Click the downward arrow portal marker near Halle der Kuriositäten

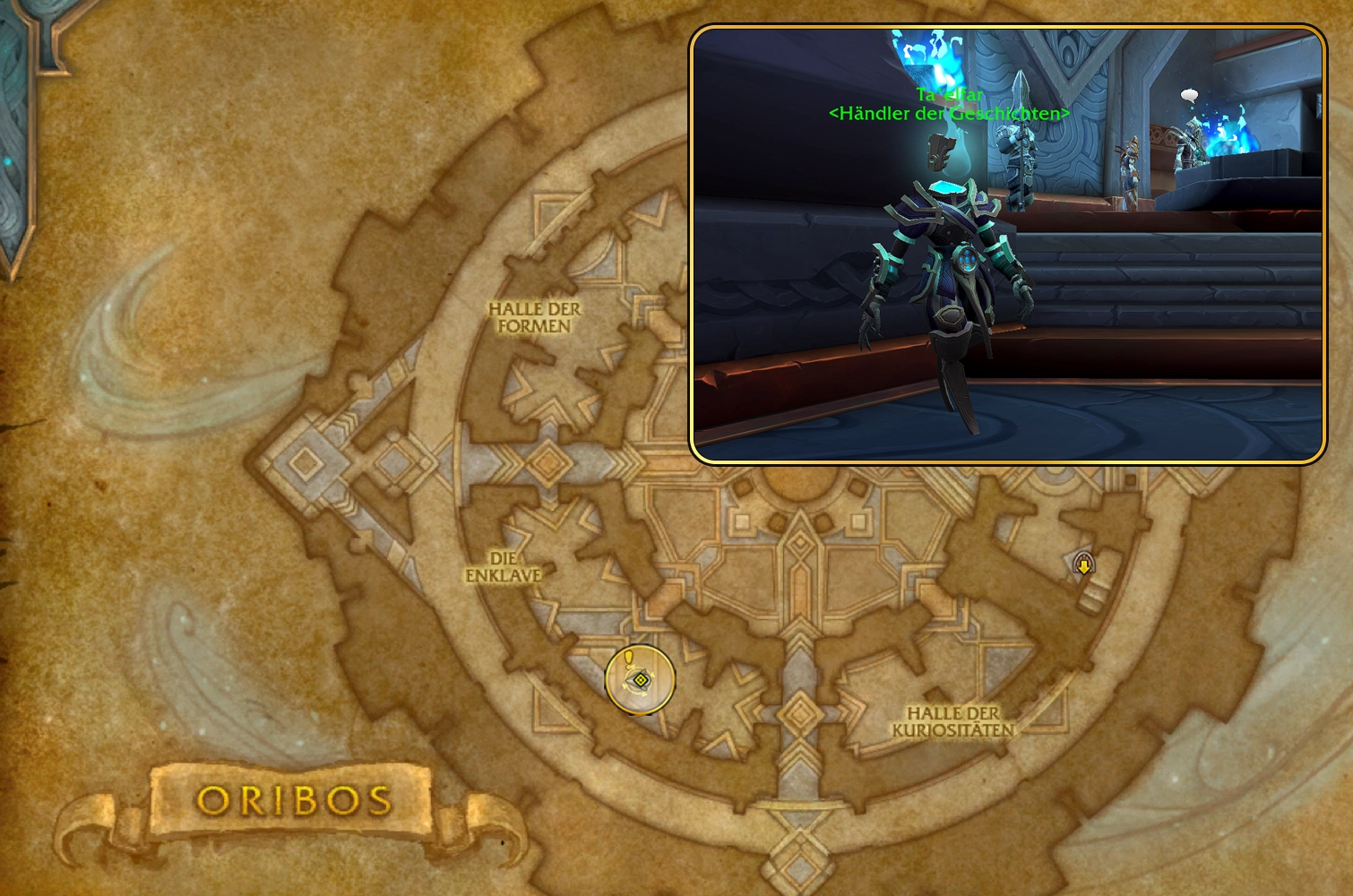pos(1084,564)
